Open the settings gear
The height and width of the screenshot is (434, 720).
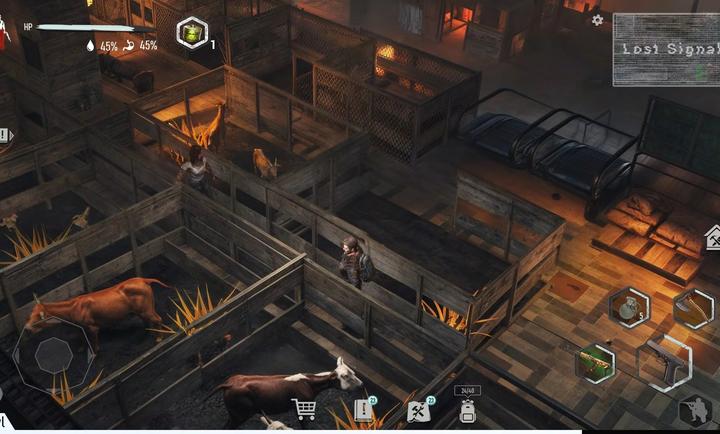(x=597, y=20)
